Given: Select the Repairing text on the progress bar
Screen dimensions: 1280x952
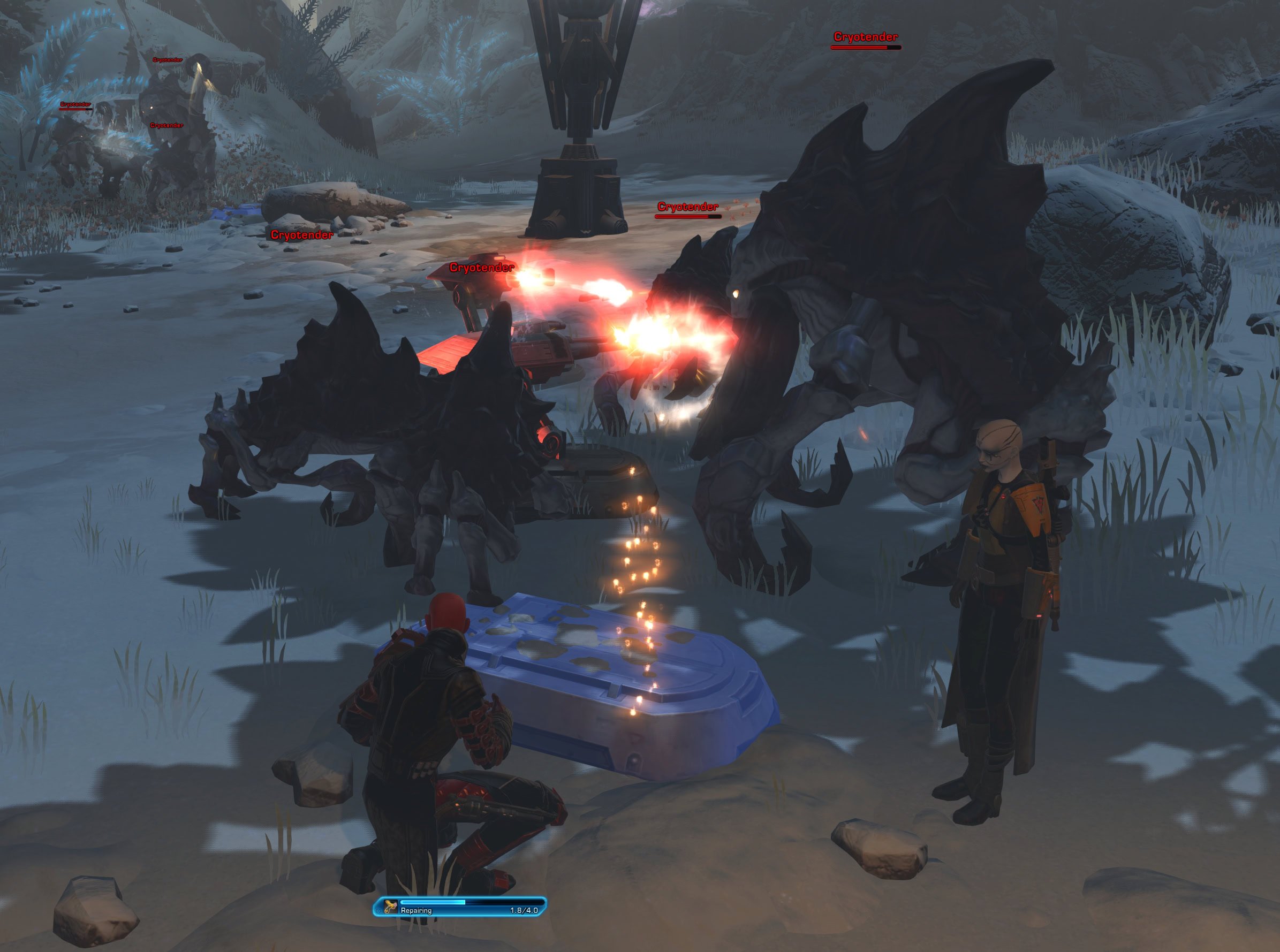Looking at the screenshot, I should pos(418,910).
